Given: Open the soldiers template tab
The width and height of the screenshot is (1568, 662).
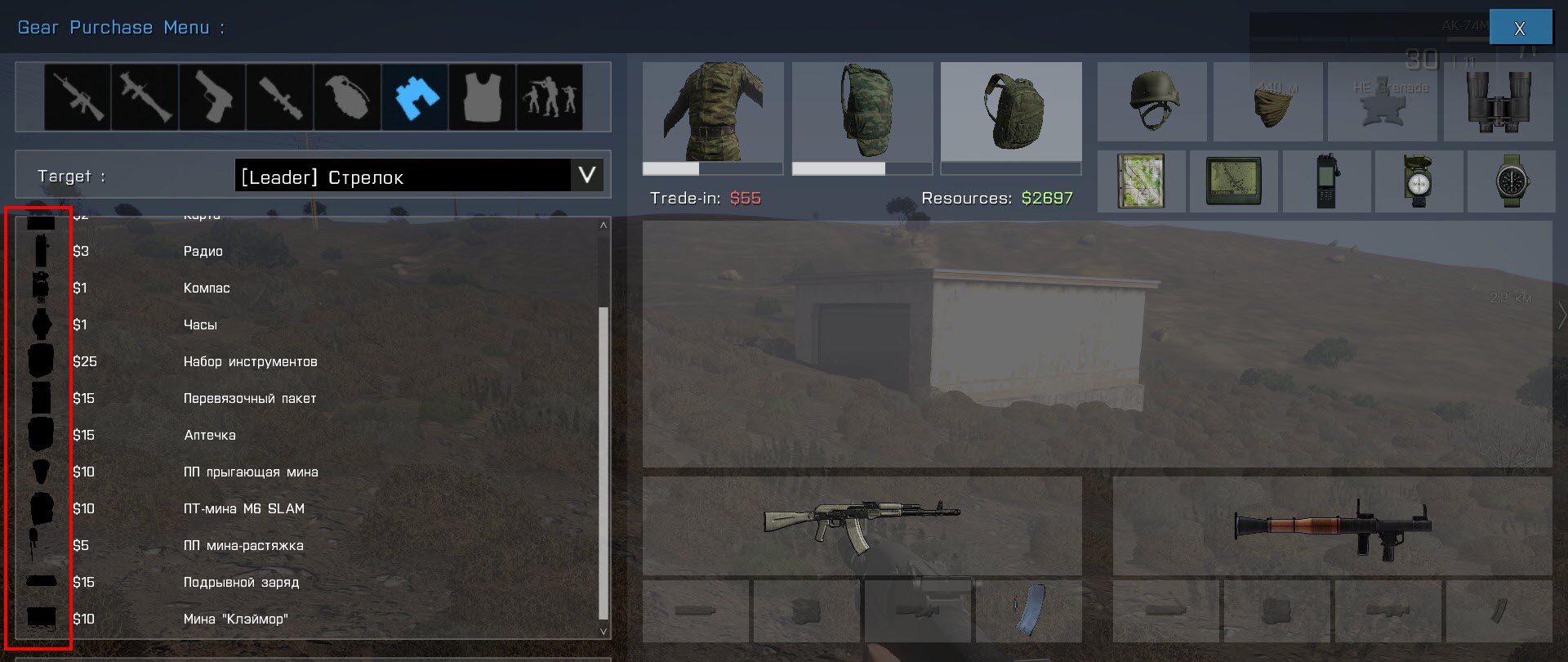Looking at the screenshot, I should tap(549, 98).
